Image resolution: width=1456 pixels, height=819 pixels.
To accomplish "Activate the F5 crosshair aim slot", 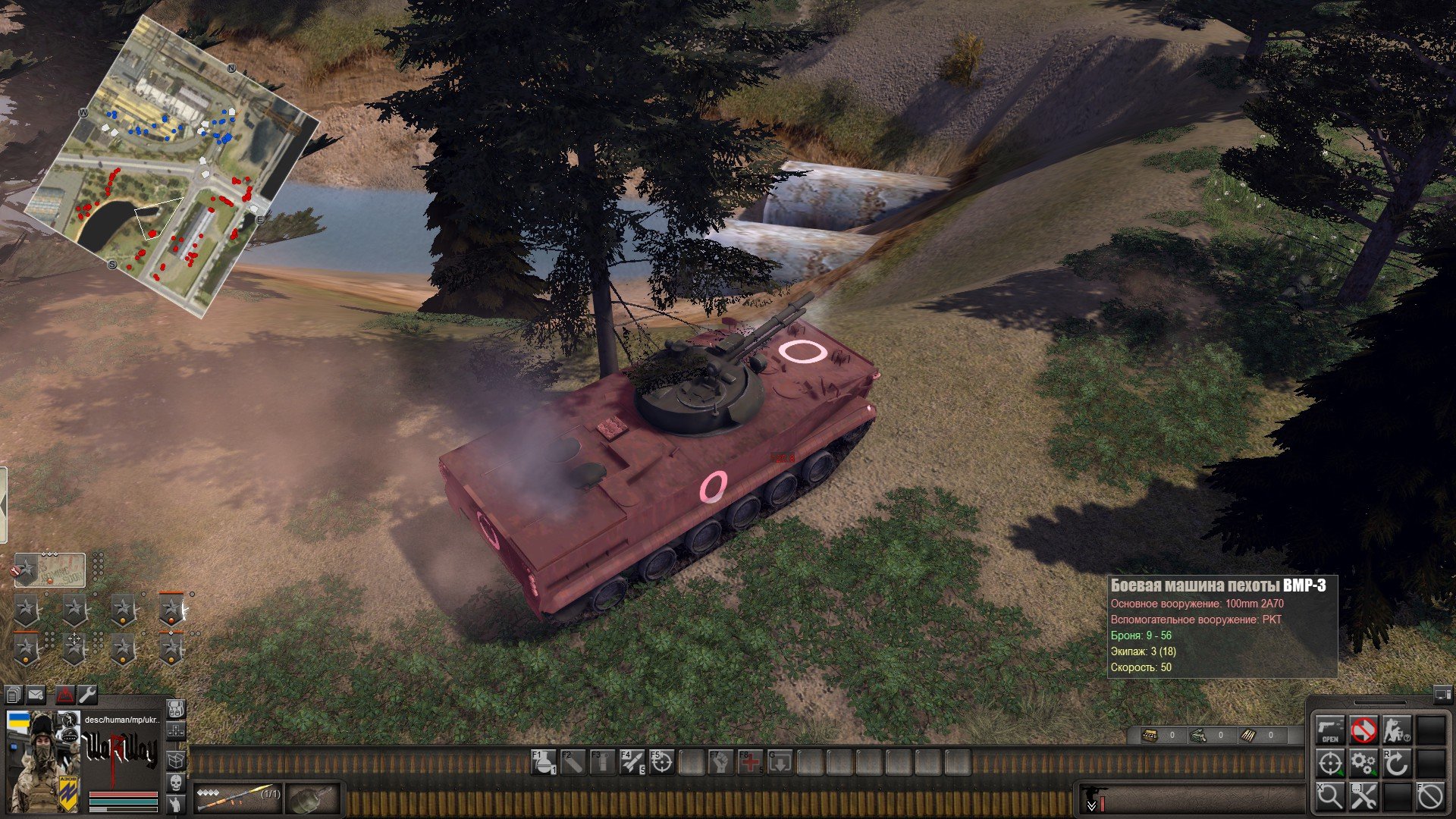I will 661,762.
